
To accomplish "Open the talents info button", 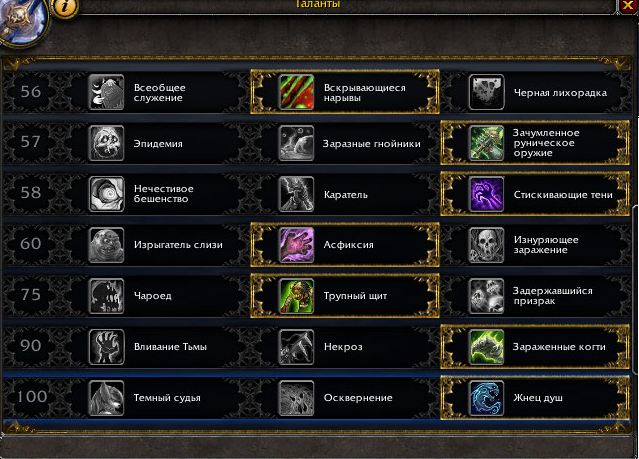I will pos(64,6).
